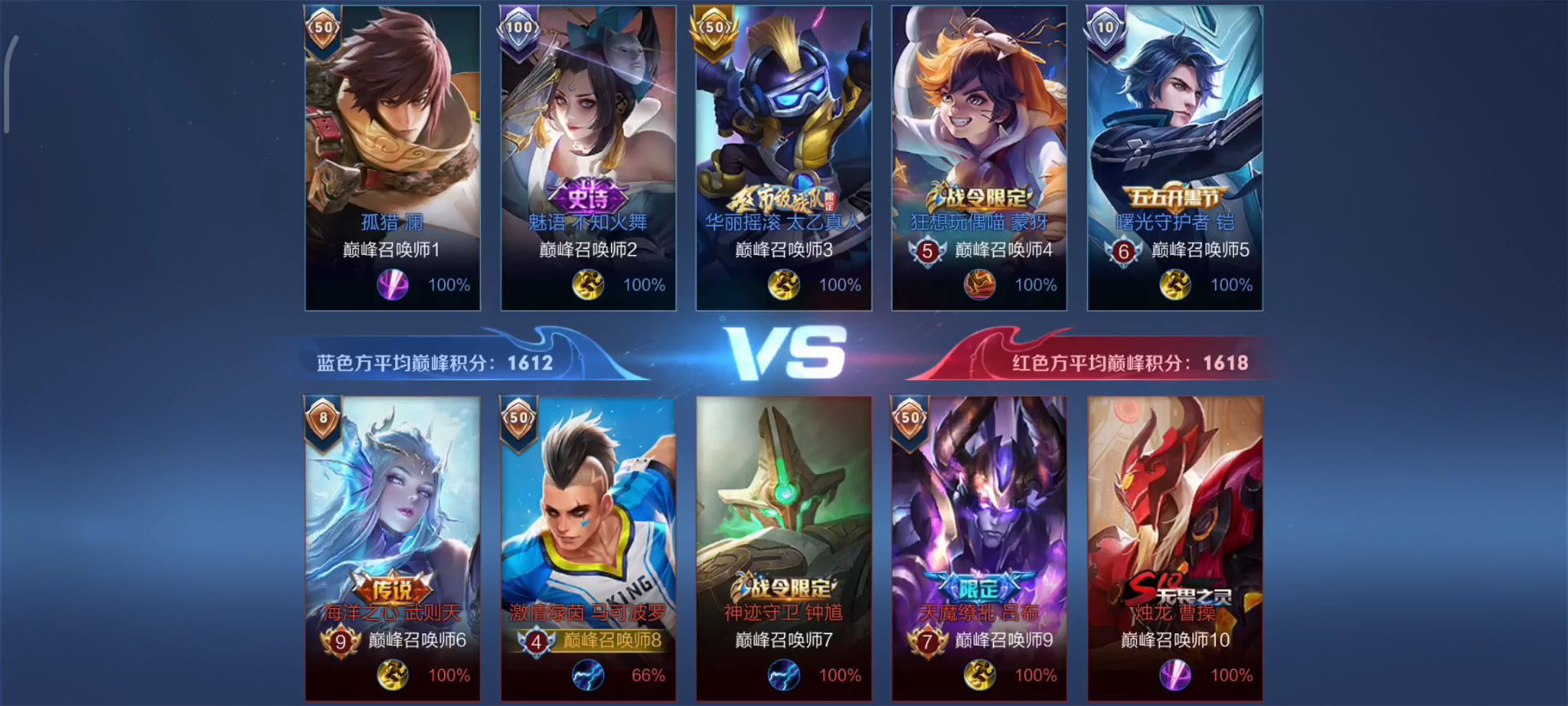Image resolution: width=1568 pixels, height=706 pixels.
Task: Click the gold rank emblem below 巅峰召唤师3
Action: [784, 285]
